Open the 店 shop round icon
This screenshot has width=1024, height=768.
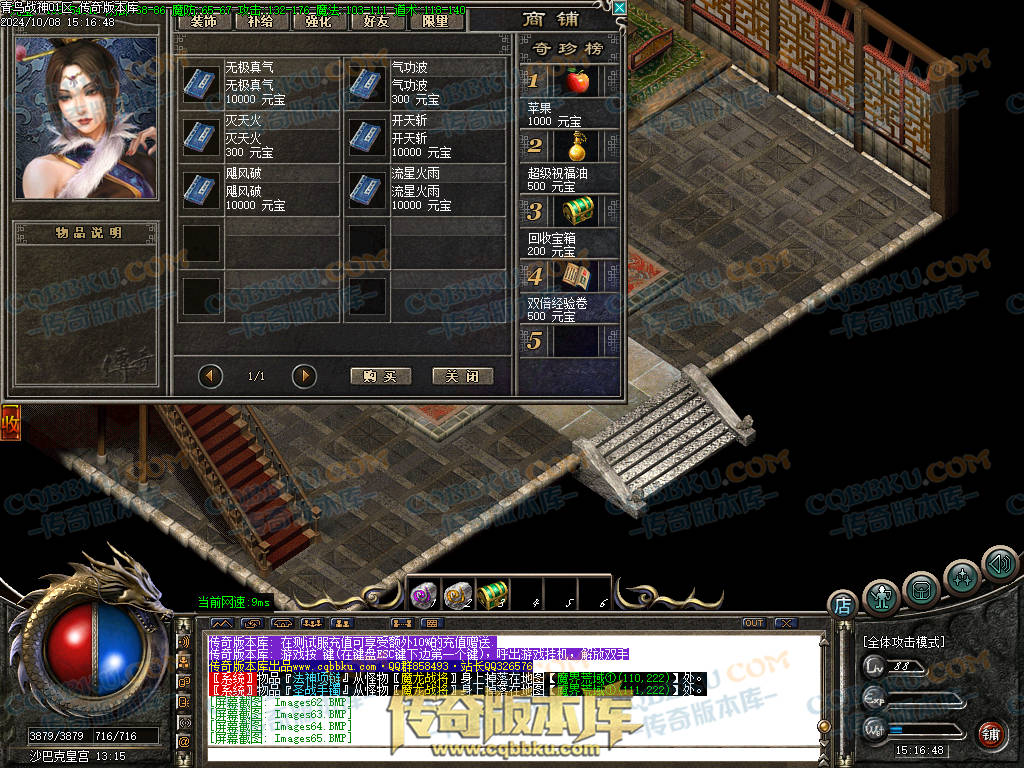coord(842,604)
